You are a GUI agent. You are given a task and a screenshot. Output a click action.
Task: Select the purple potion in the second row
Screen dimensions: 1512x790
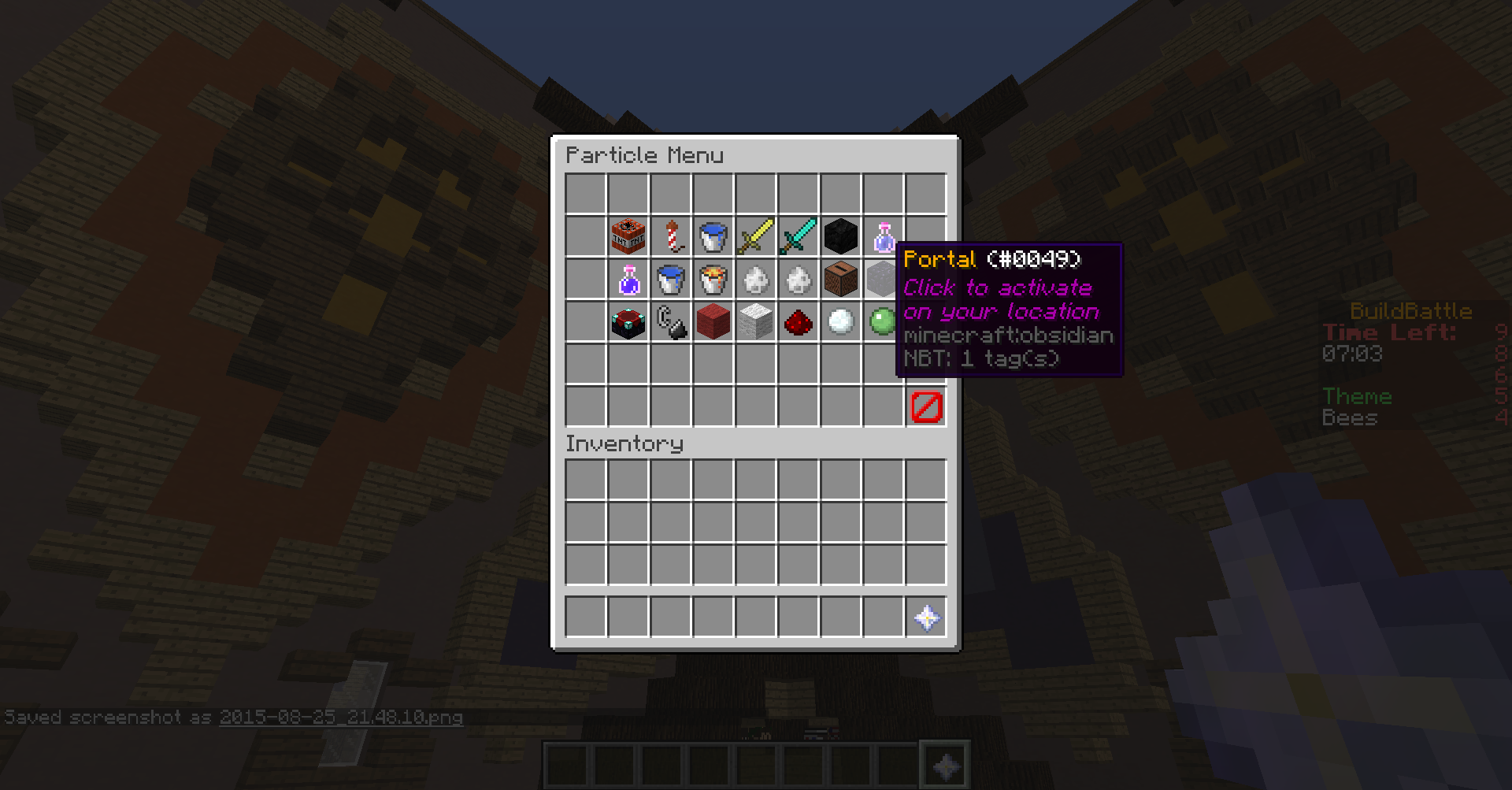[628, 278]
